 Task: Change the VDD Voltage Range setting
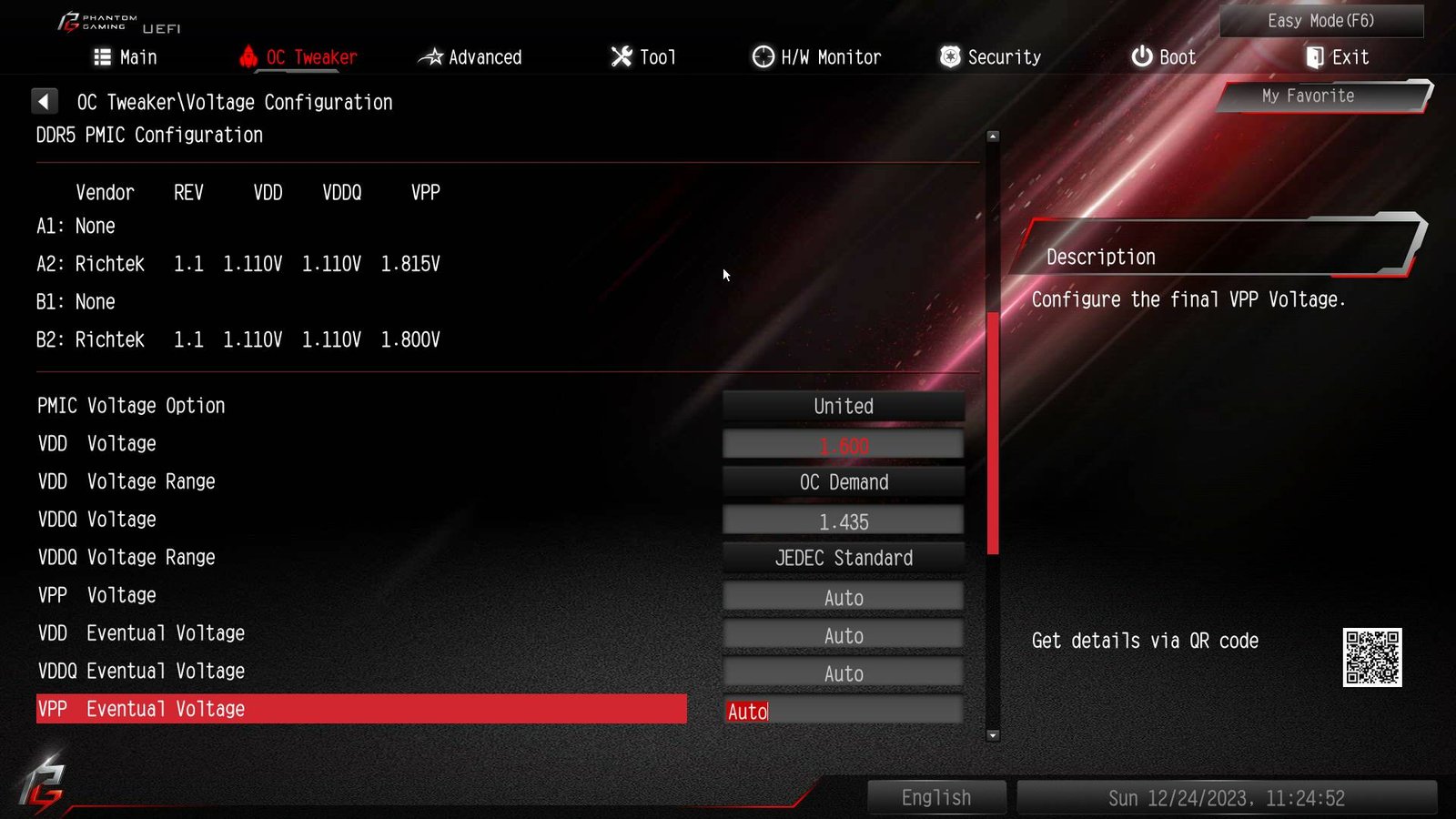click(x=844, y=482)
